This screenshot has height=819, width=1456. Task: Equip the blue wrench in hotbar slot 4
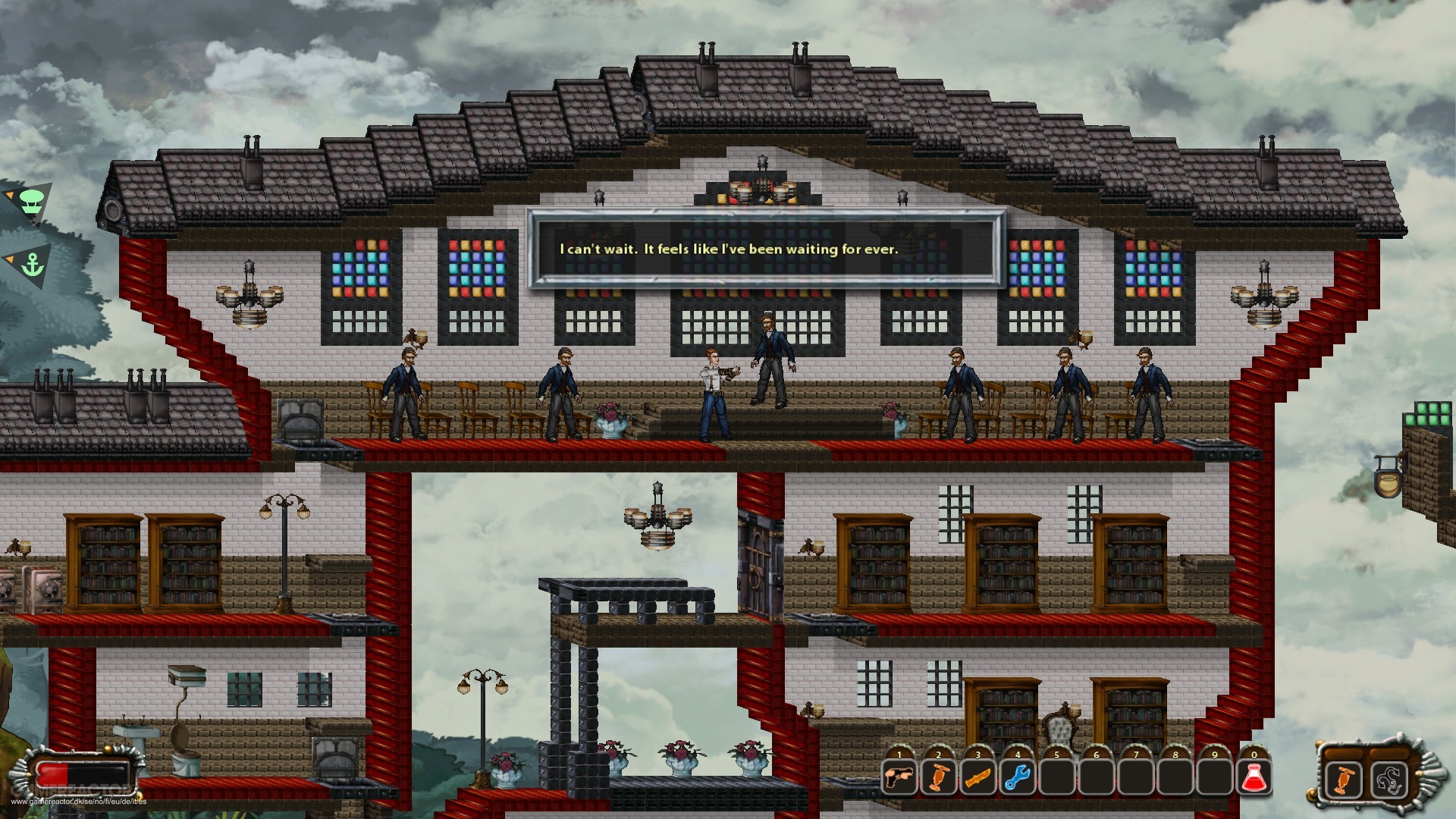coord(1017,777)
